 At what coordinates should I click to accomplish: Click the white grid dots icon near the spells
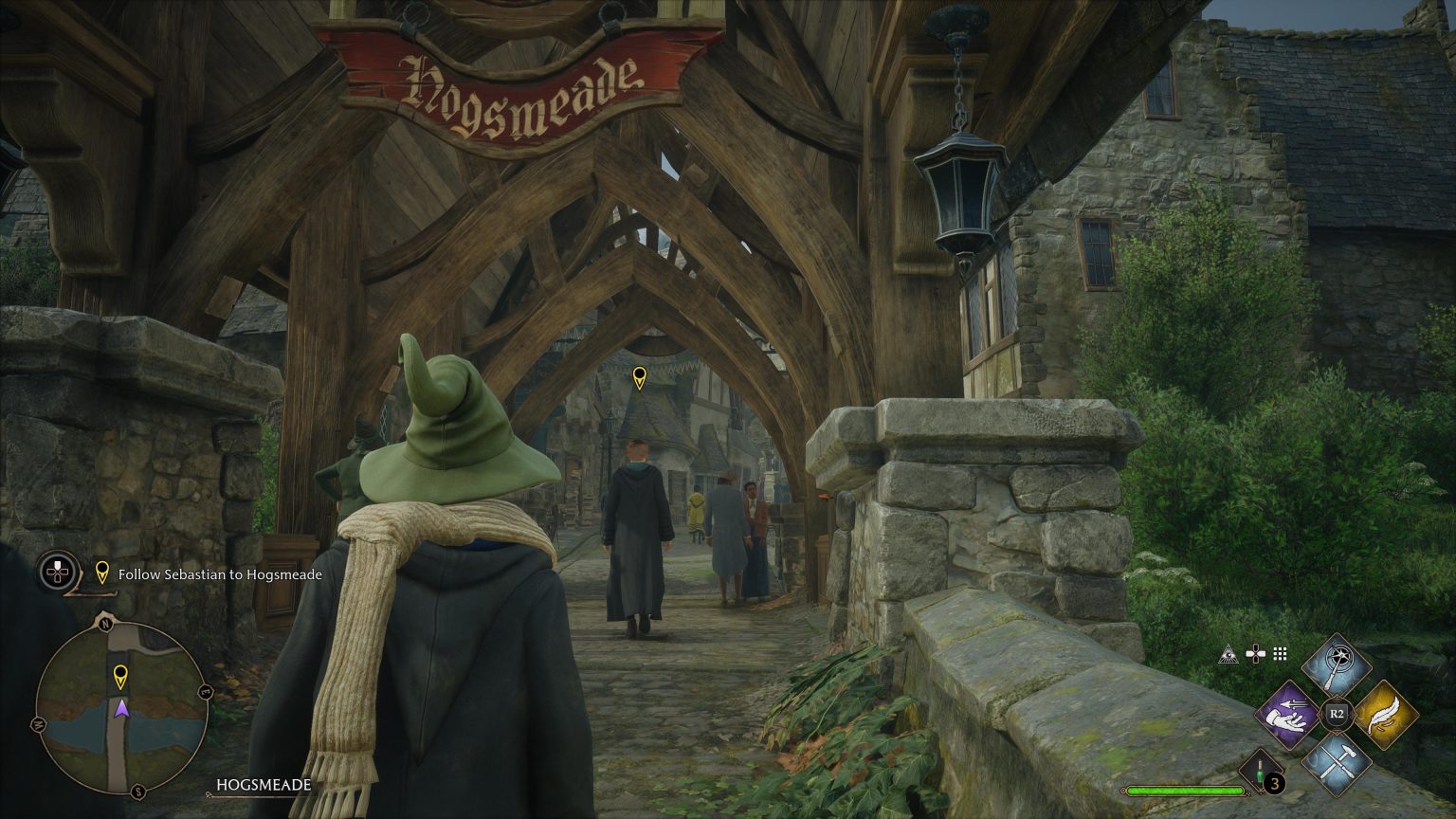click(x=1280, y=652)
